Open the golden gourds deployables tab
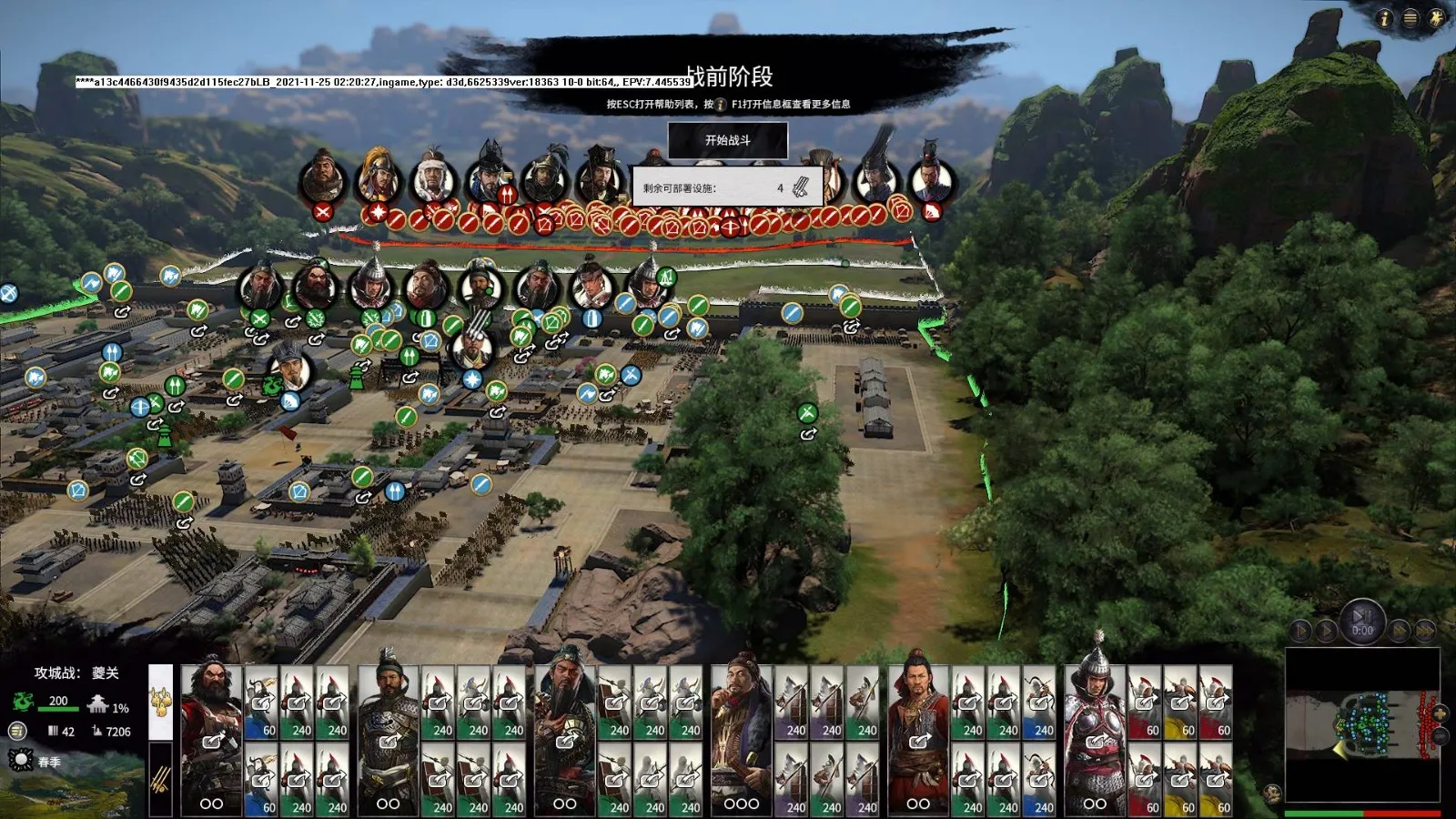 pos(160,701)
